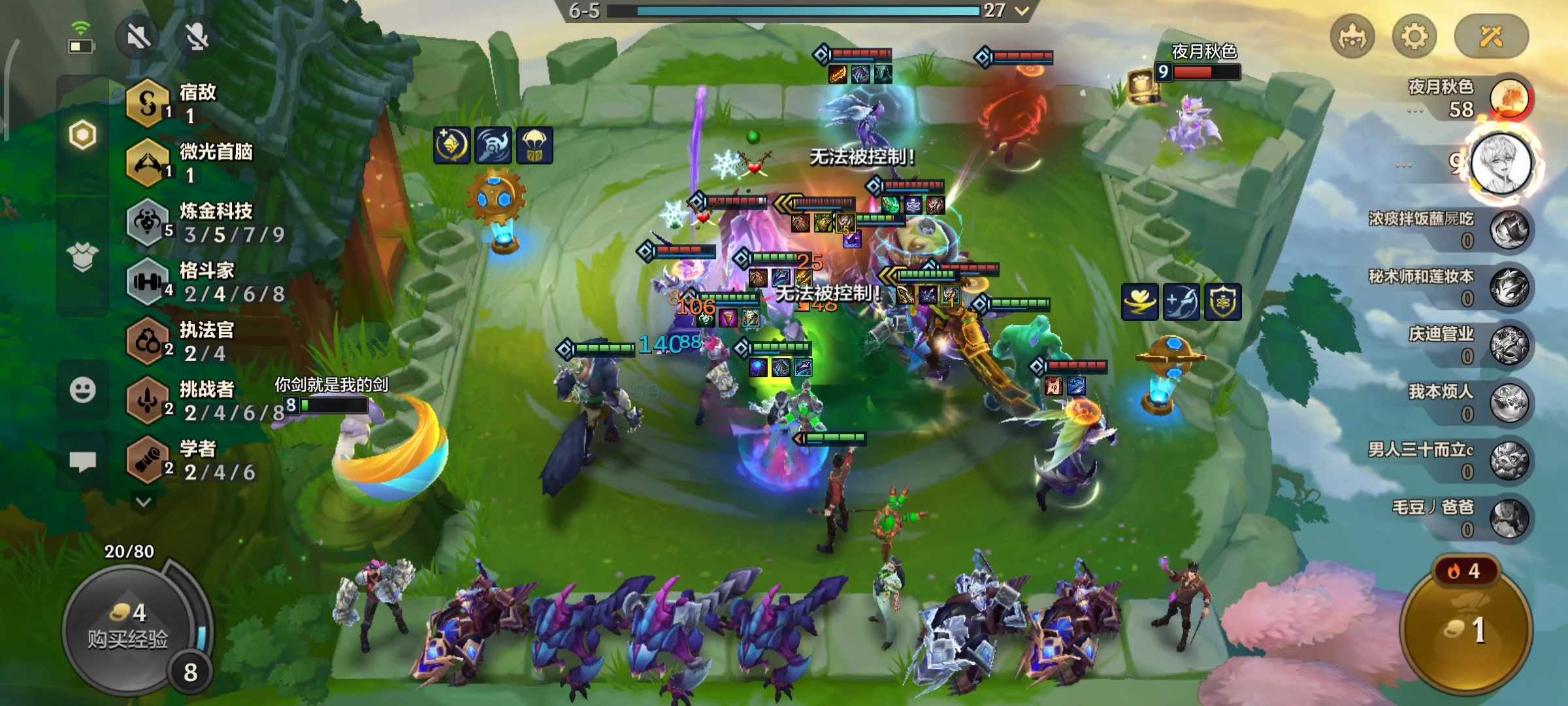Open the emote smiley face button
The image size is (1568, 706).
(x=82, y=391)
